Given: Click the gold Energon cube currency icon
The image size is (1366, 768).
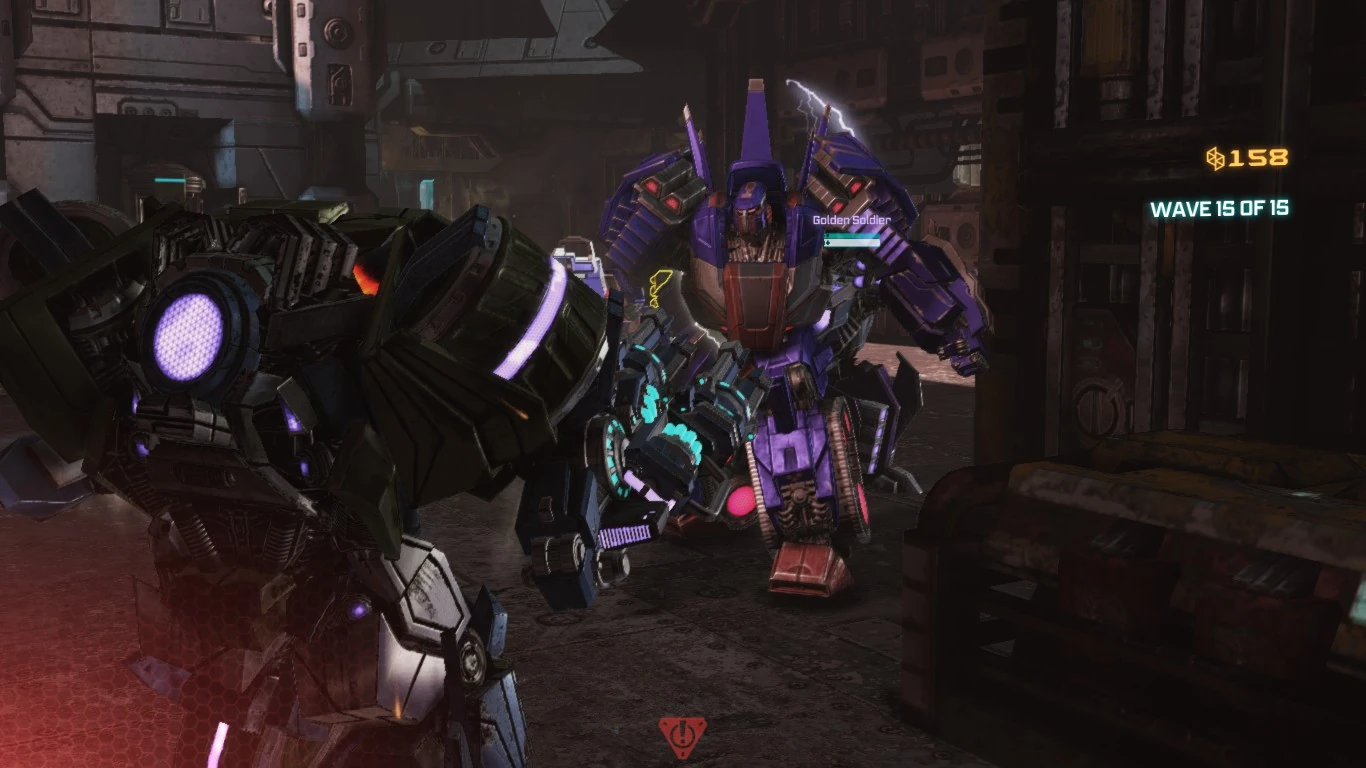Looking at the screenshot, I should [1215, 156].
